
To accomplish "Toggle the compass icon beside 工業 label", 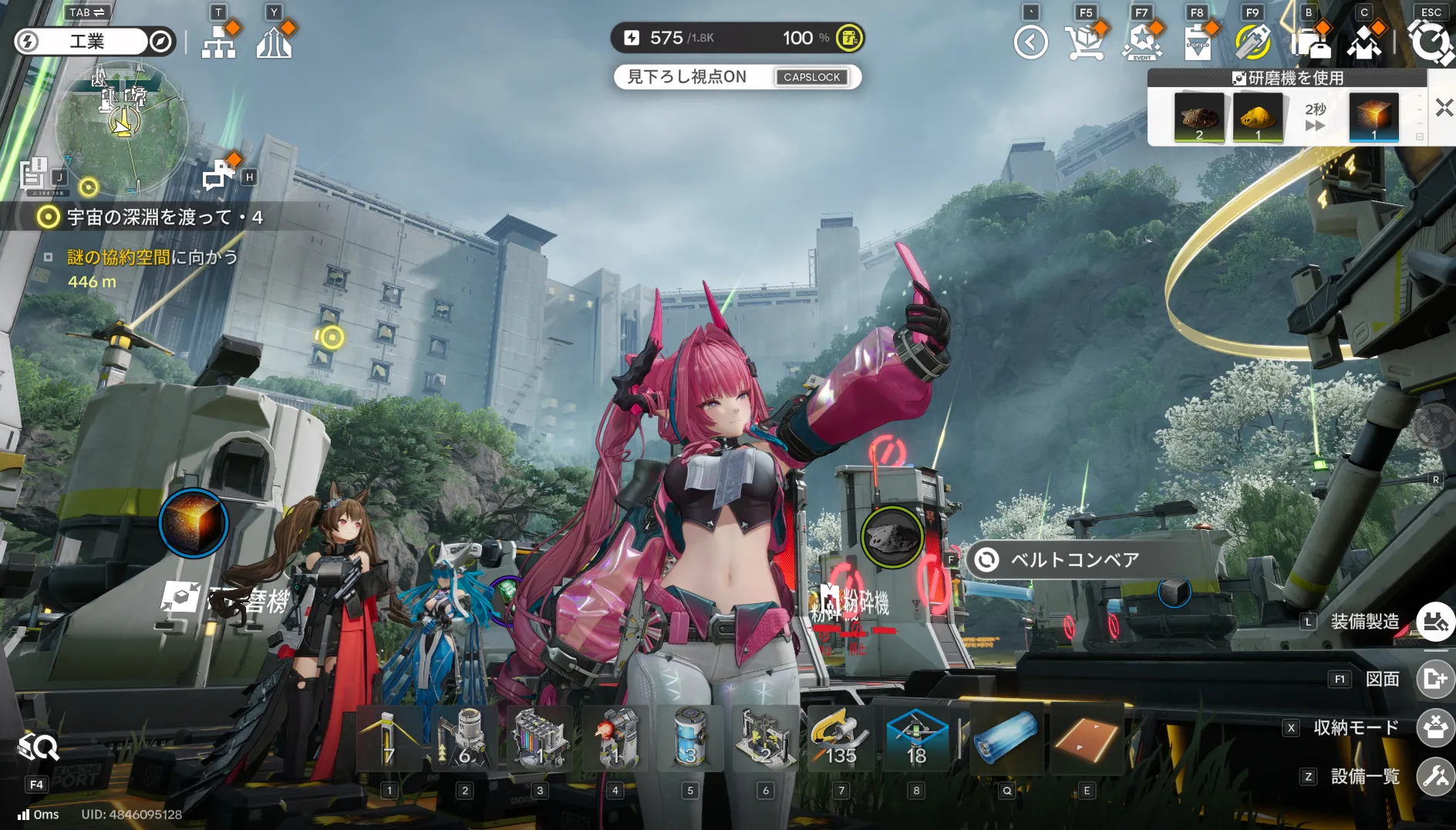I will coord(160,42).
